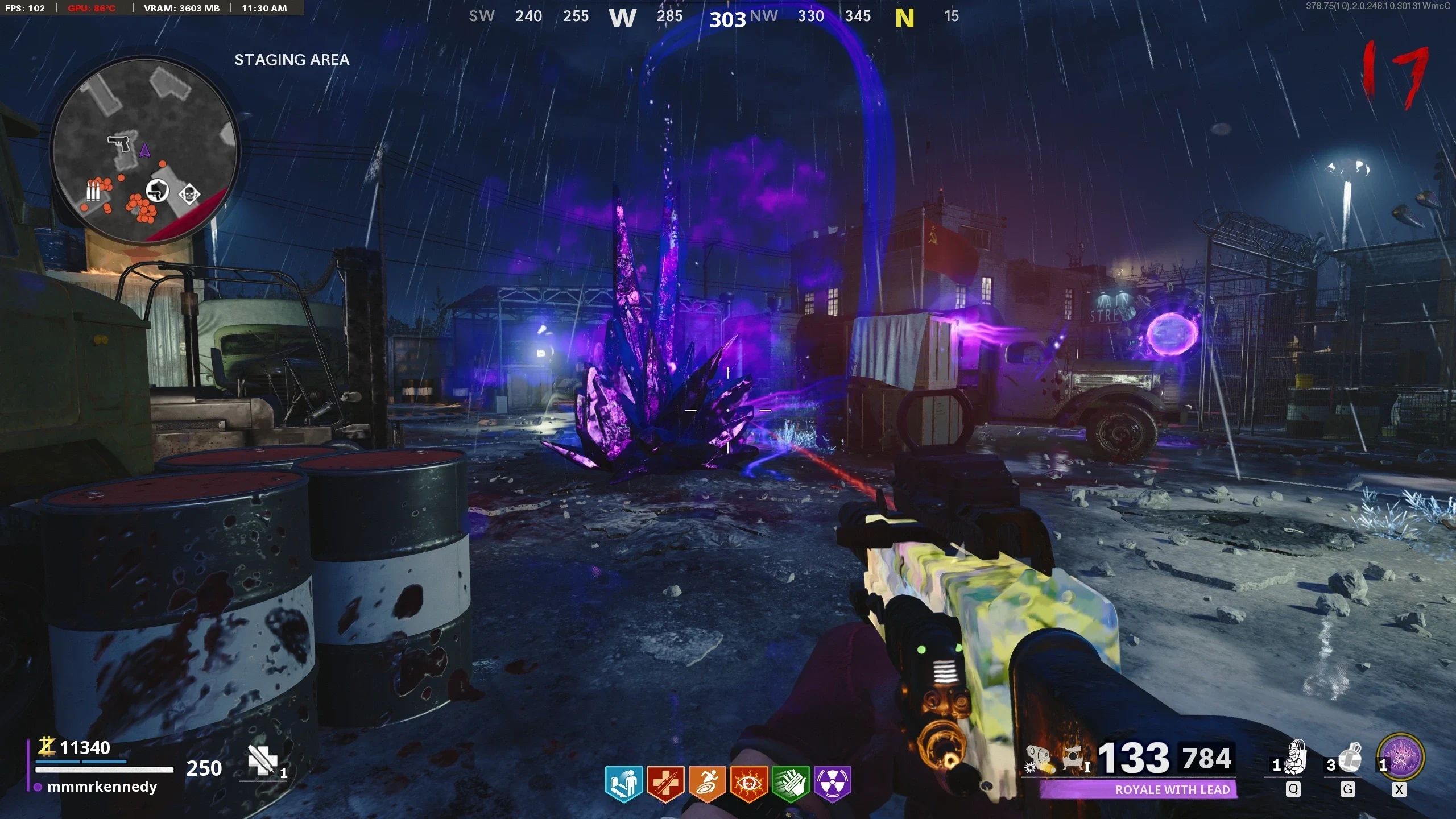Select the red cross and bullet perk
Viewport: 1456px width, 819px height.
[x=665, y=783]
